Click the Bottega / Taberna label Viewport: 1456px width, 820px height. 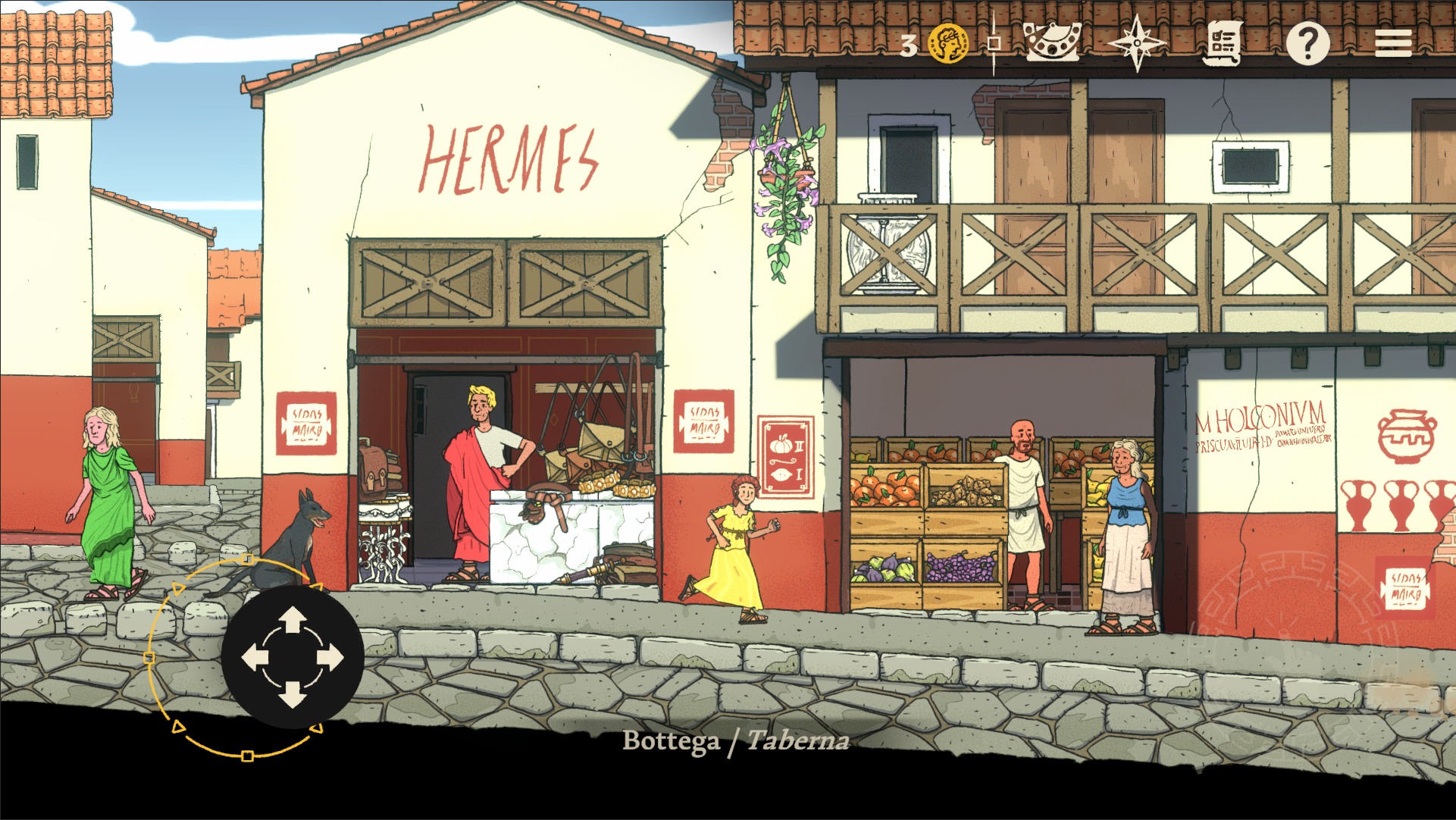pyautogui.click(x=736, y=743)
